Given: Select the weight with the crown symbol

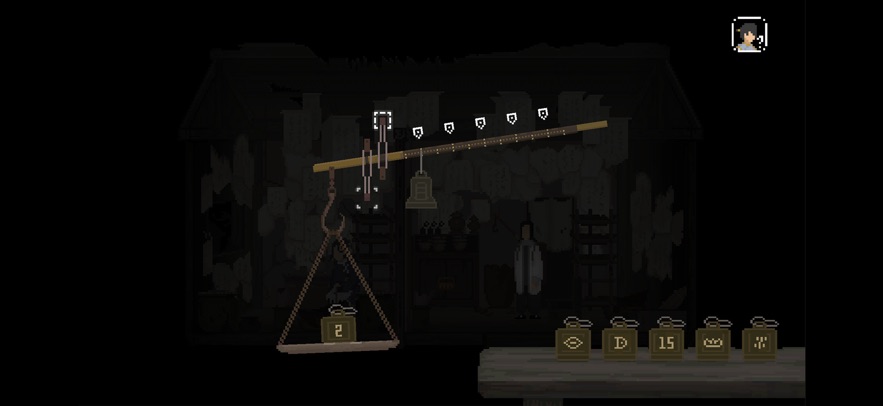Looking at the screenshot, I should pyautogui.click(x=713, y=342).
